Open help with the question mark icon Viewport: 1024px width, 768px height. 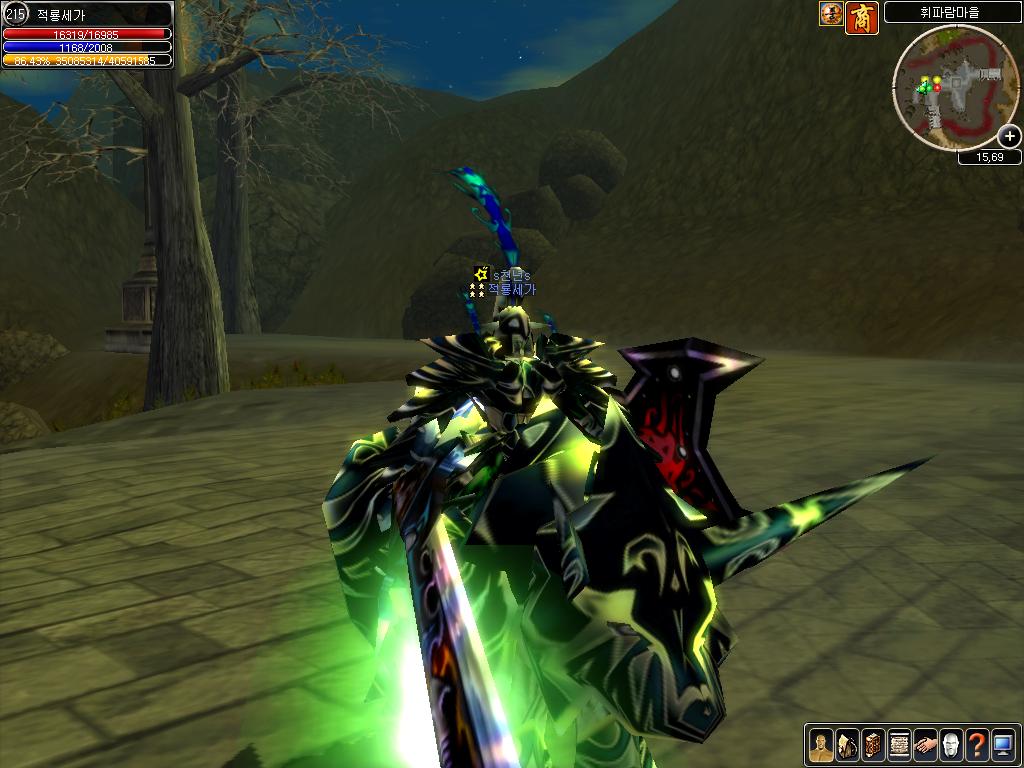pyautogui.click(x=977, y=745)
